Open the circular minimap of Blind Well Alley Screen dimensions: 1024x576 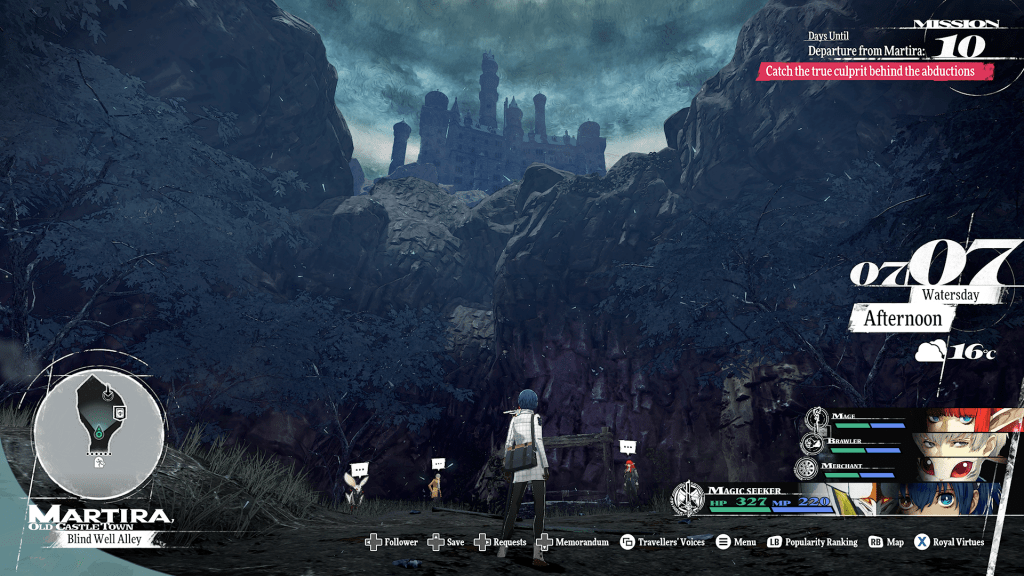tap(99, 421)
